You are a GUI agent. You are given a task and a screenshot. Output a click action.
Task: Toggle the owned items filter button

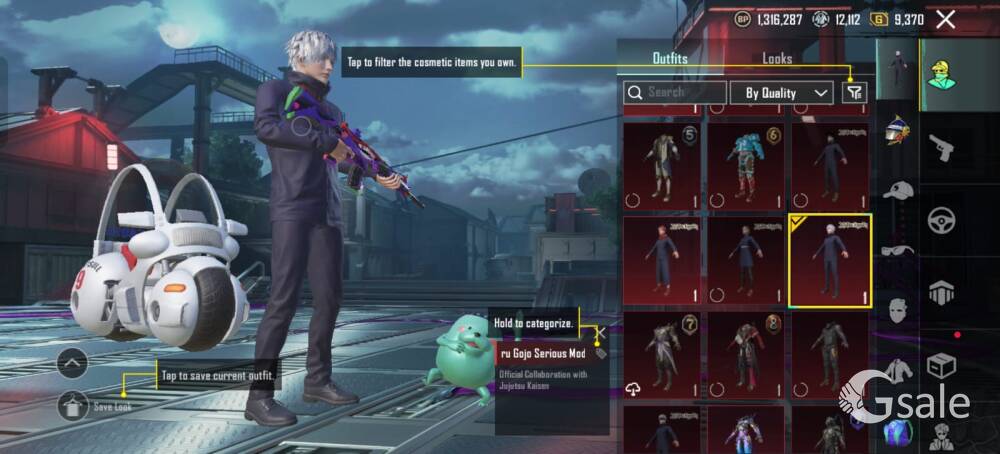[853, 93]
